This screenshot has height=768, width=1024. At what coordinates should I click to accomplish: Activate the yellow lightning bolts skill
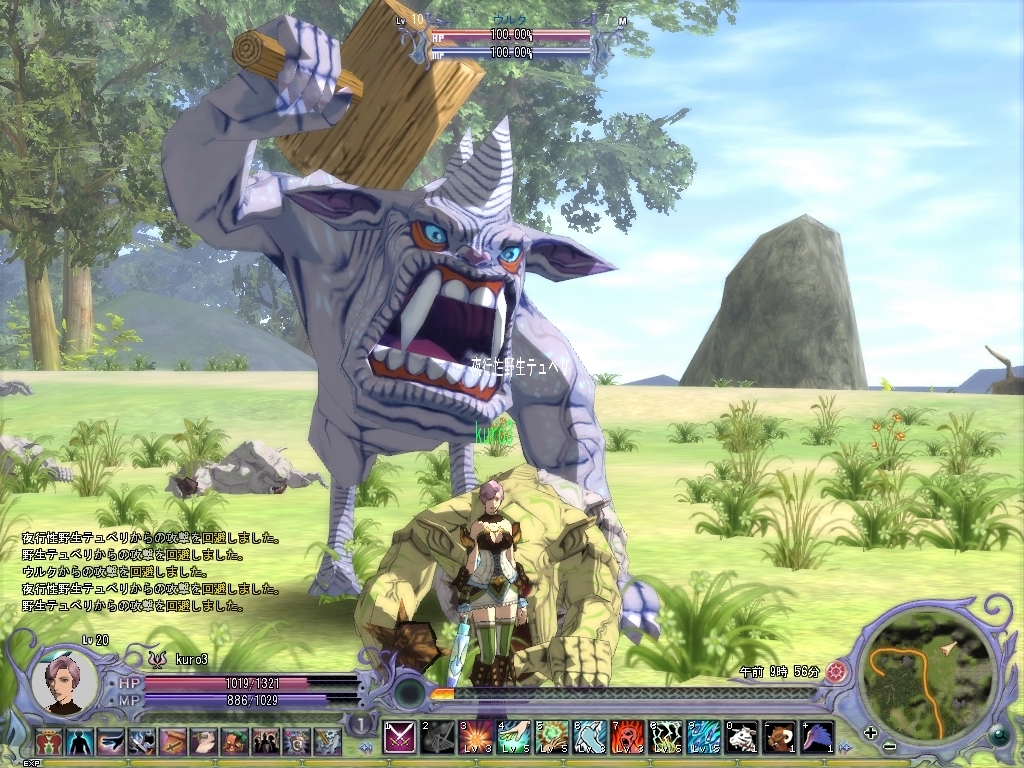(665, 737)
